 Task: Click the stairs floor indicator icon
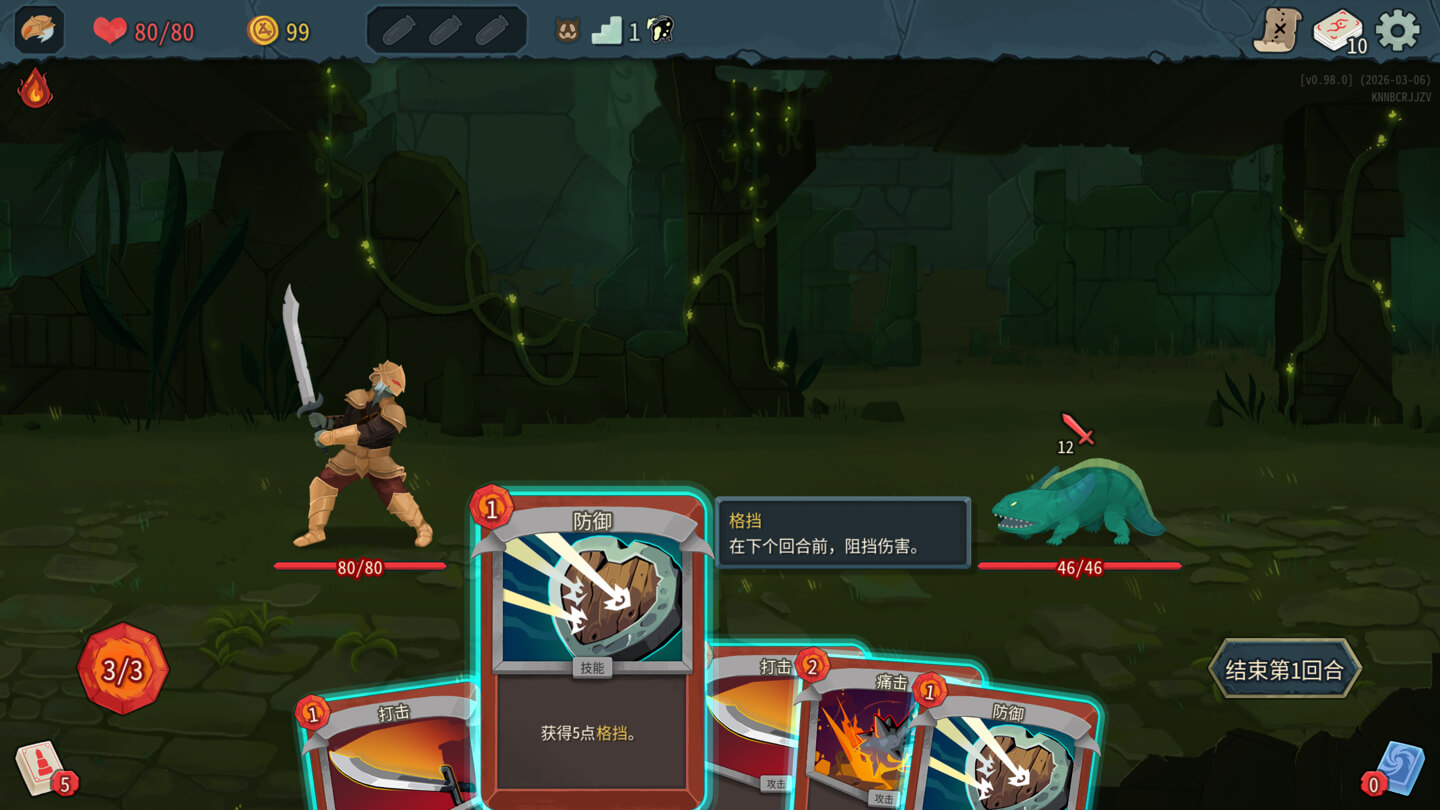click(x=607, y=32)
